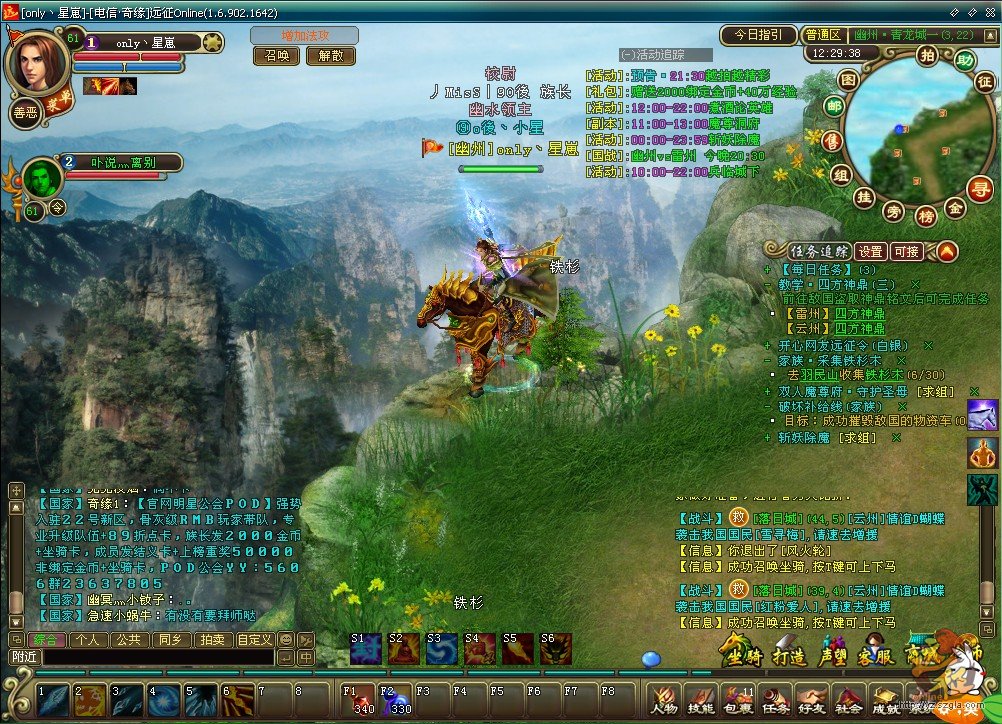Collapse the quest tracker with orange arrow
This screenshot has height=724, width=1002.
(x=946, y=251)
